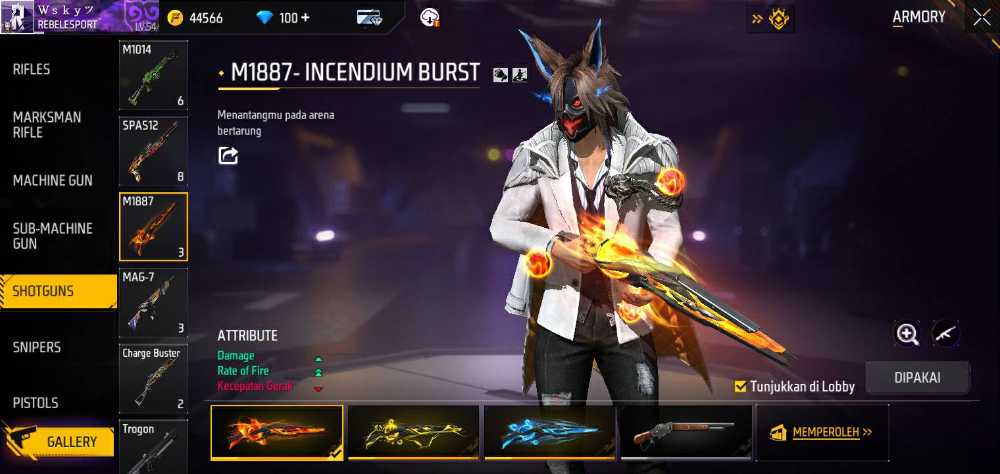Click the Dipakai button
This screenshot has width=1000, height=474.
(917, 378)
